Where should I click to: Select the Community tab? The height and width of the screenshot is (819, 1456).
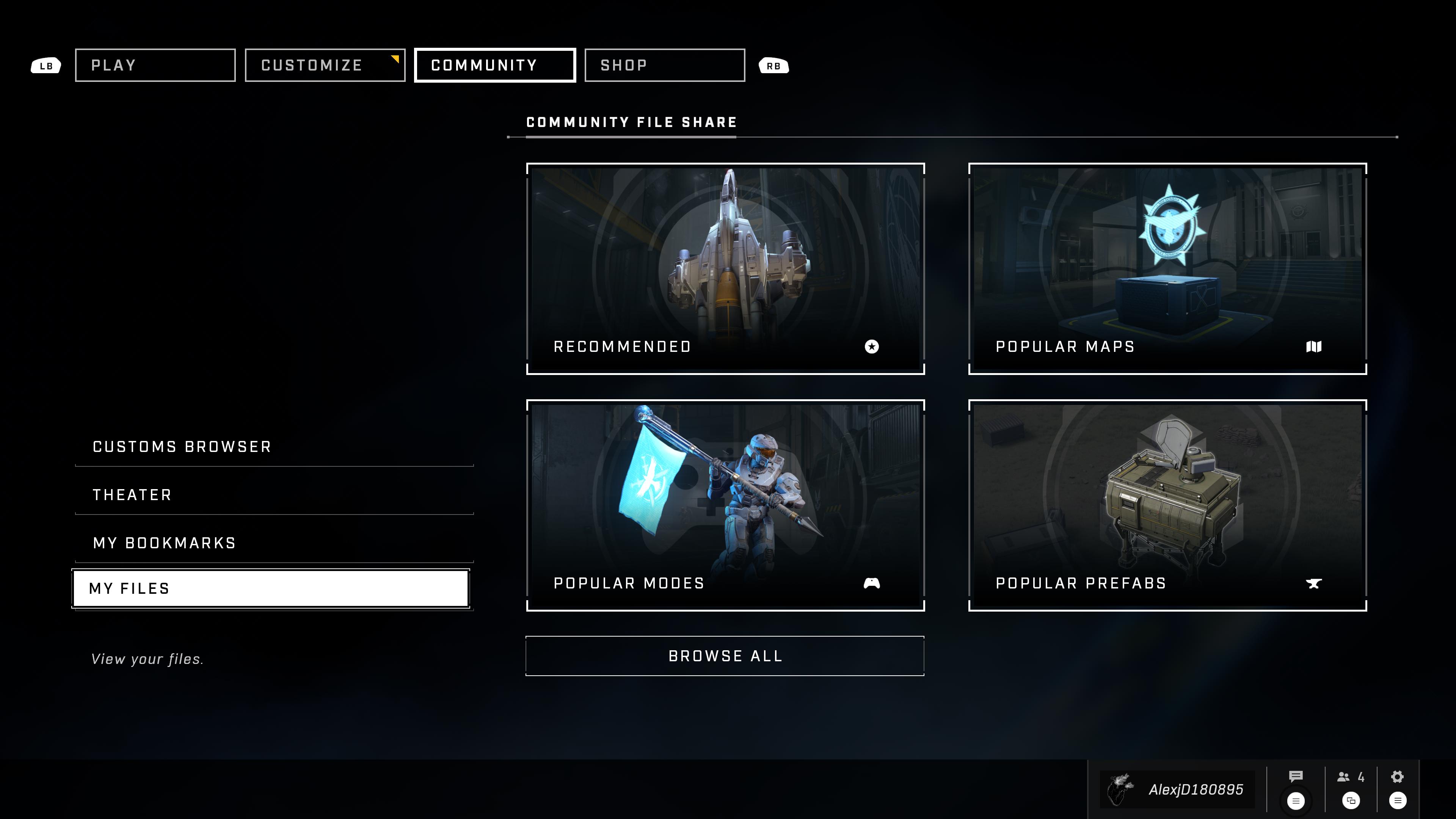pyautogui.click(x=494, y=66)
